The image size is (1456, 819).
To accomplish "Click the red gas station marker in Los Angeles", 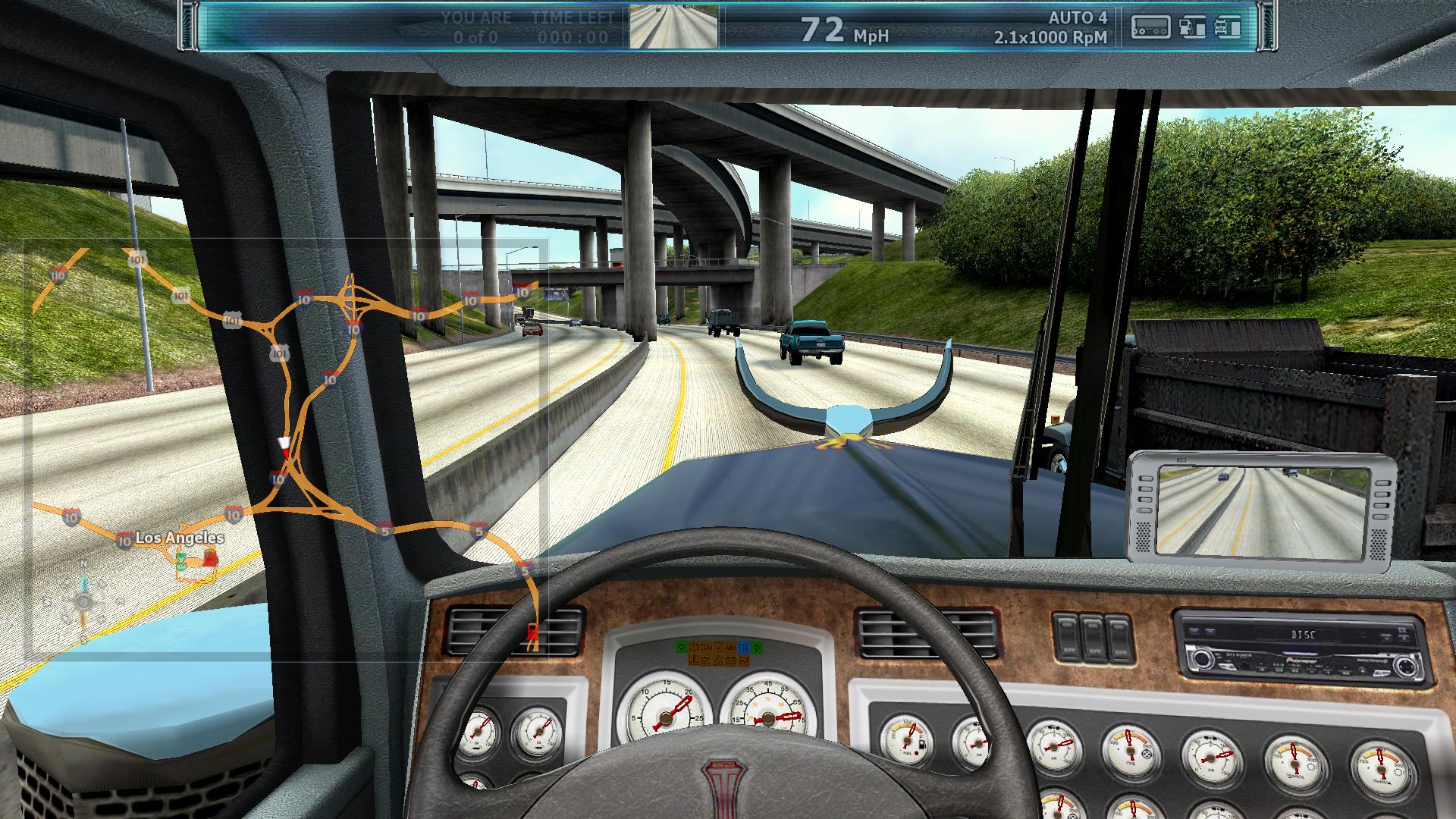I will click(209, 559).
